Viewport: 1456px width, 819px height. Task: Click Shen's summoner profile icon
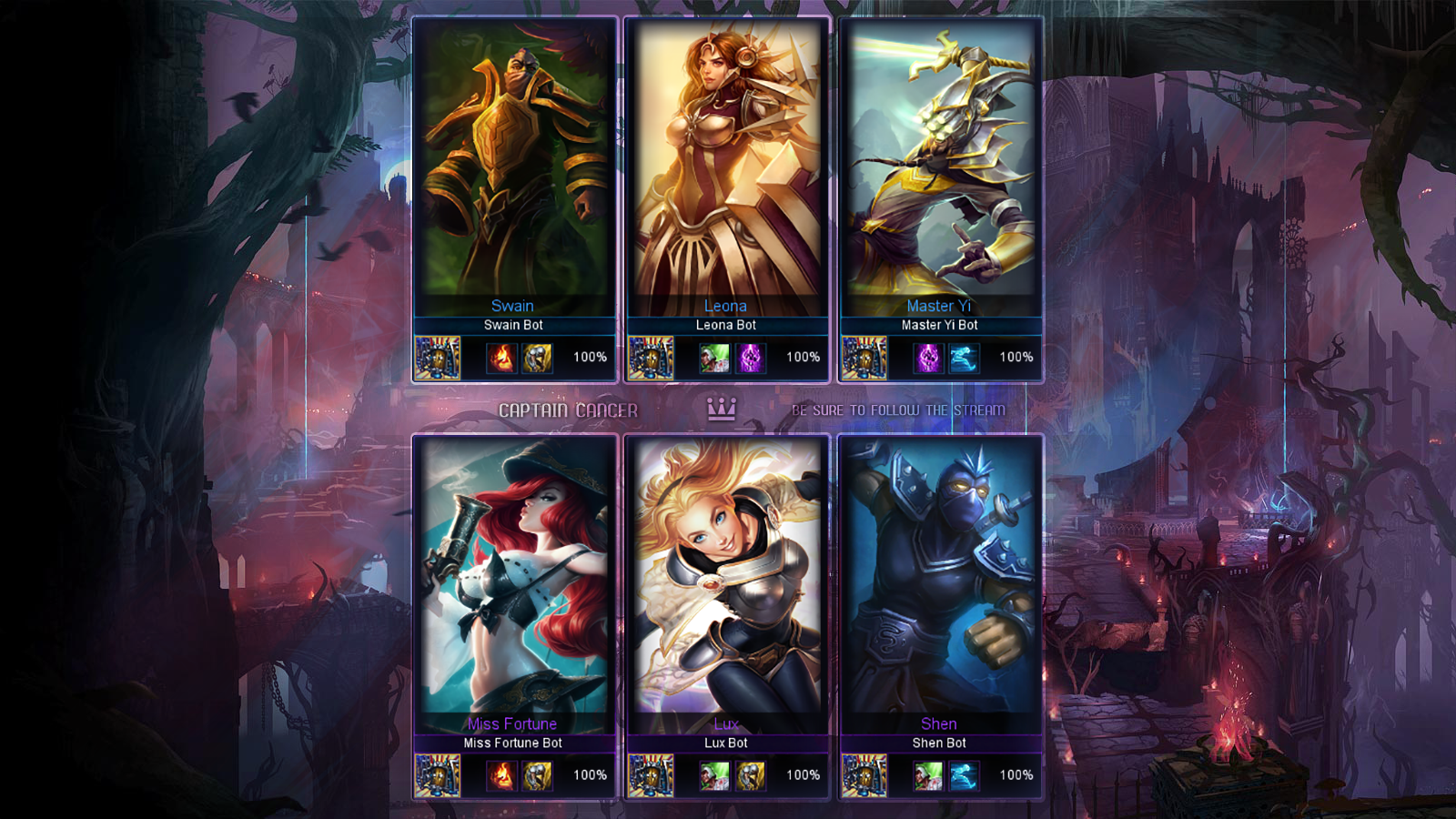tap(863, 776)
